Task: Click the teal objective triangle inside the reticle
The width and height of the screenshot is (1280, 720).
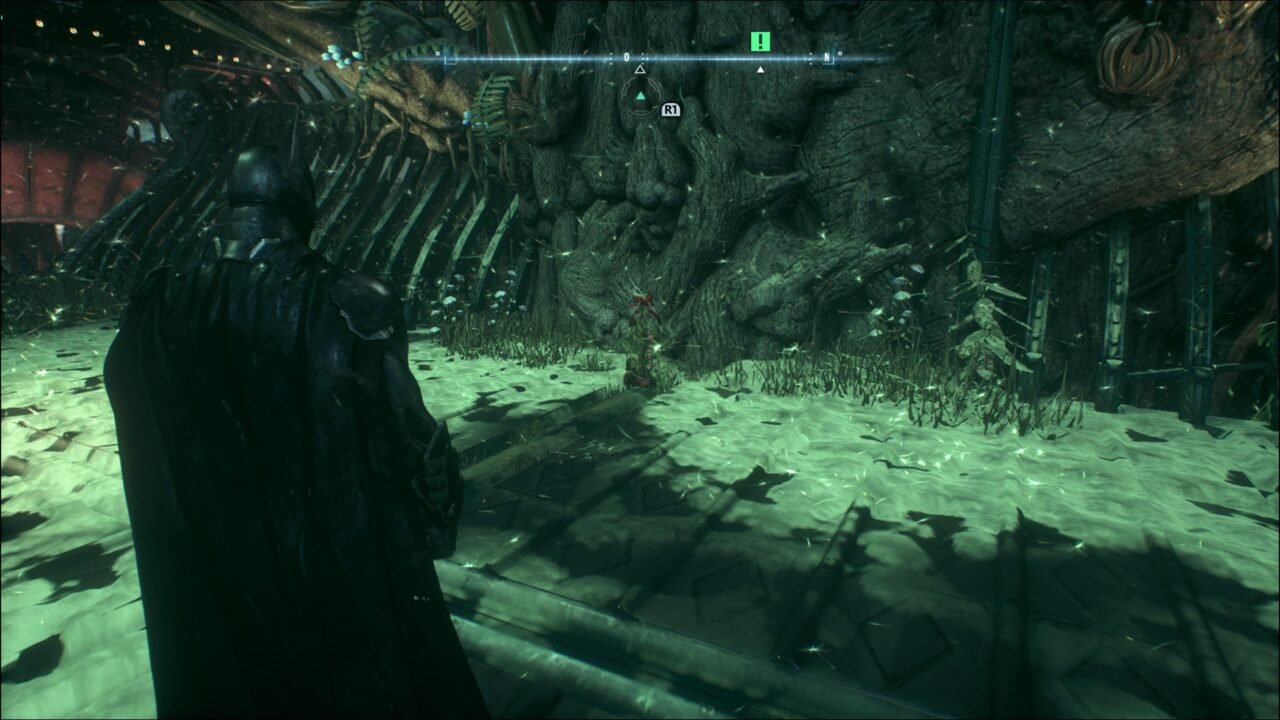Action: pyautogui.click(x=639, y=95)
